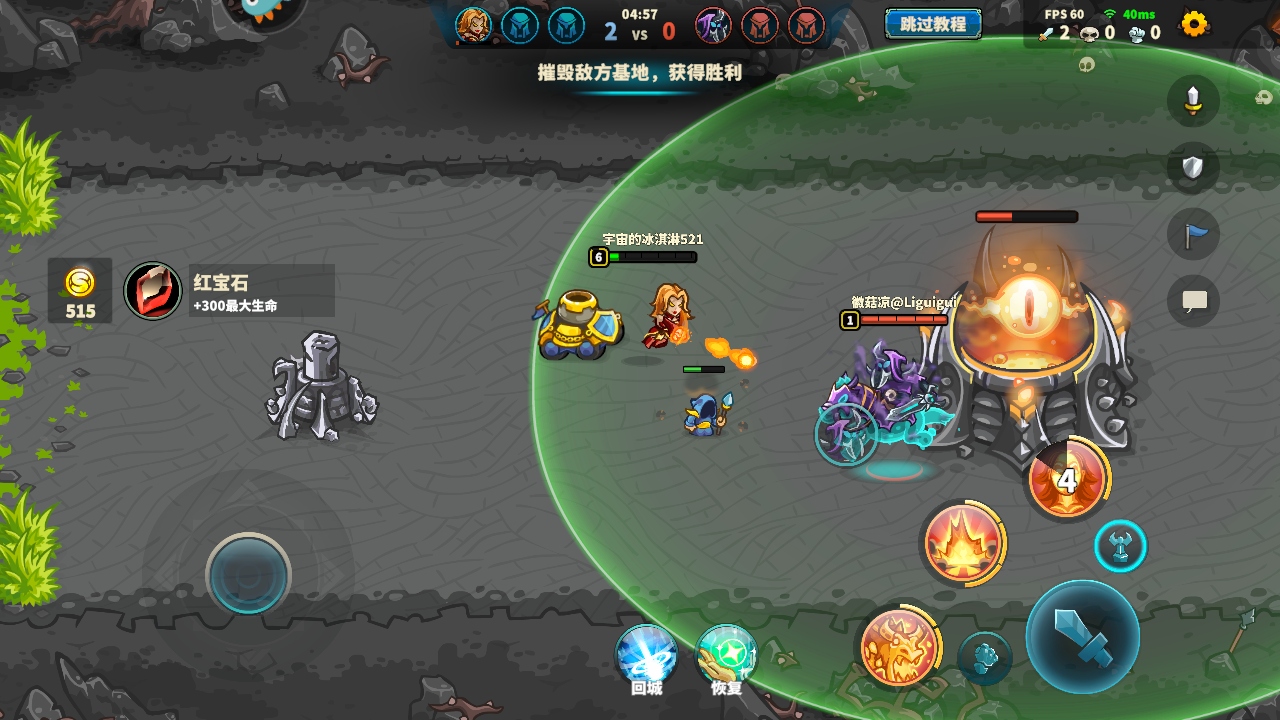Open settings via the orange gear icon
1280x720 pixels.
click(1194, 24)
